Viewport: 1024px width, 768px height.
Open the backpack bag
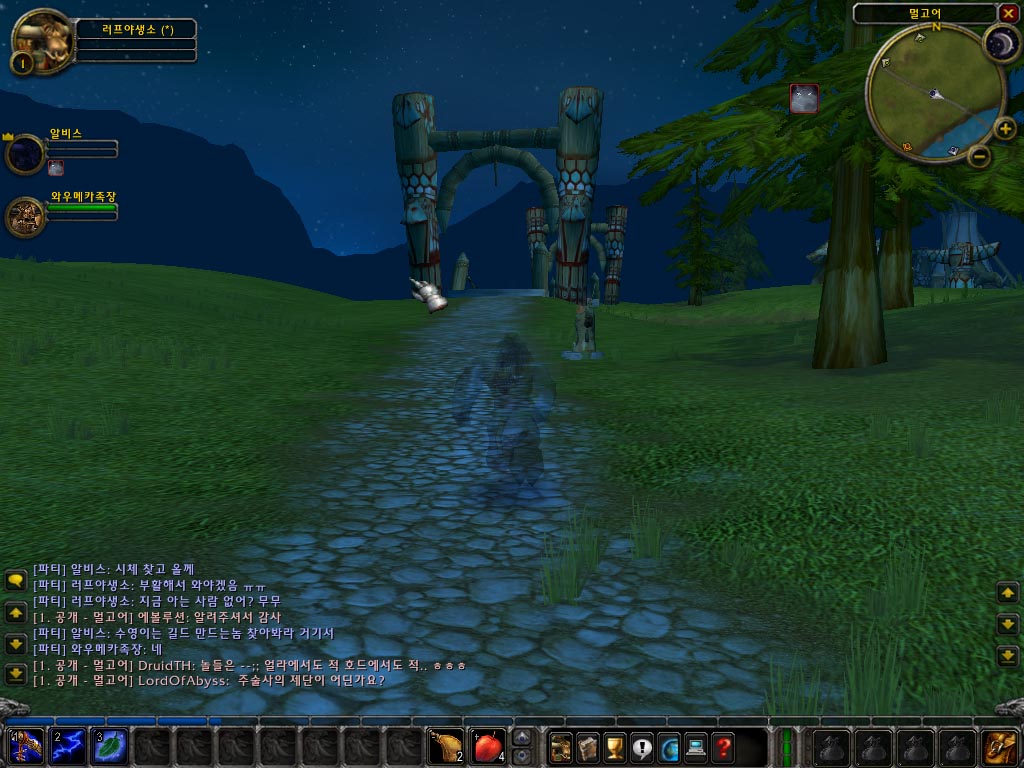pyautogui.click(x=1000, y=748)
